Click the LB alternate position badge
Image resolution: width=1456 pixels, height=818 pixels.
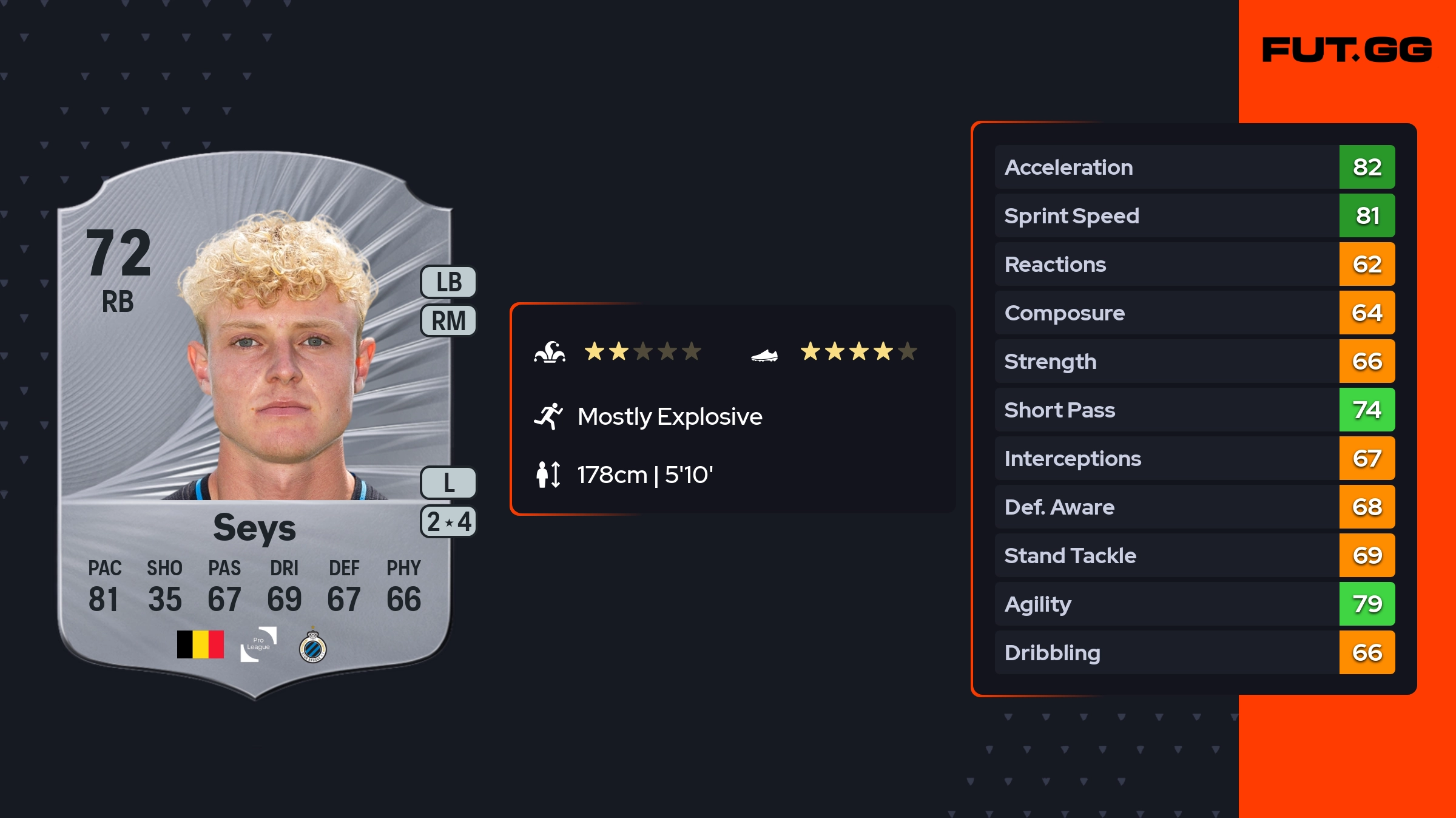point(448,282)
